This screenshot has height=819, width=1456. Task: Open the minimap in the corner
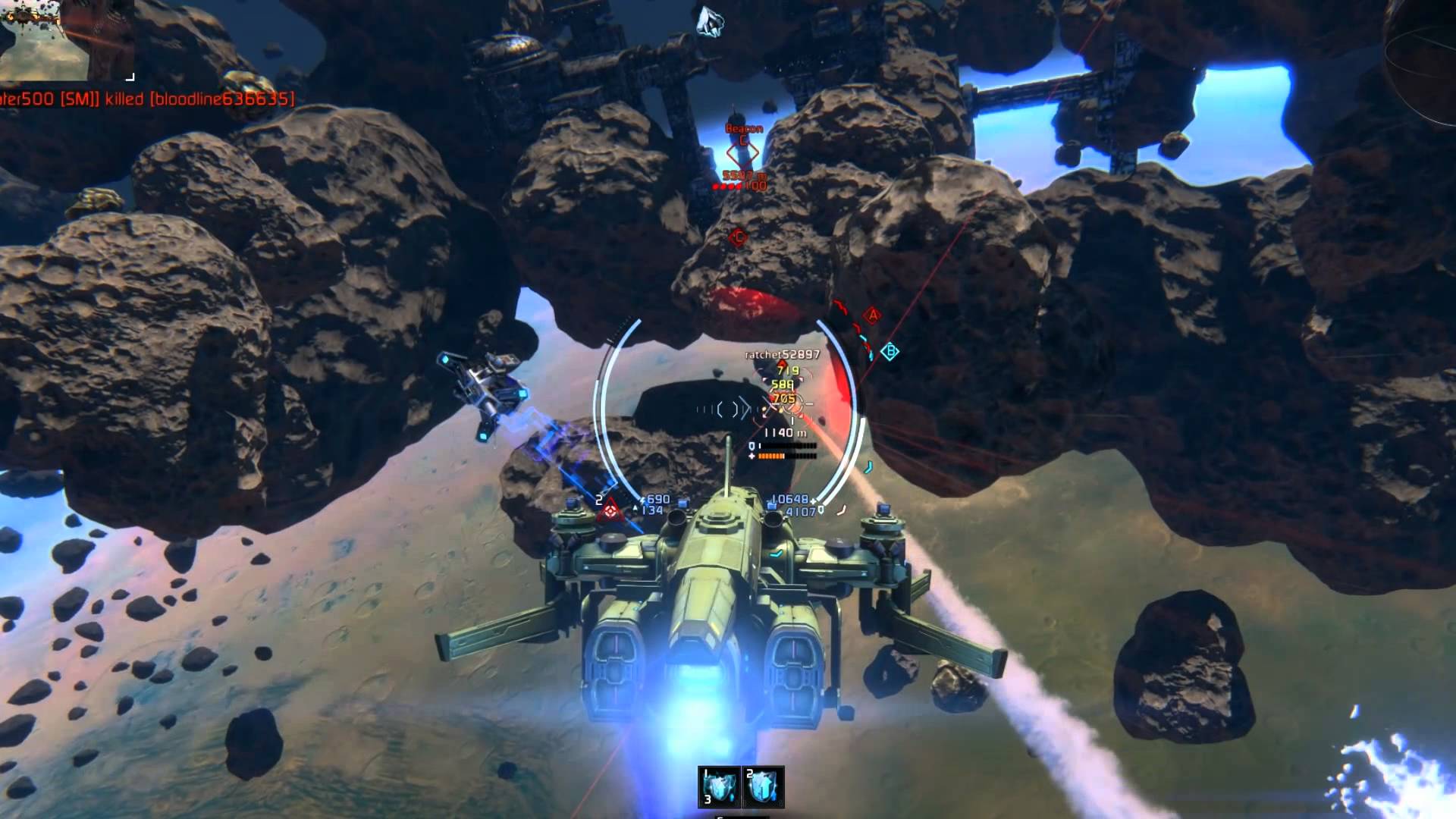click(67, 39)
